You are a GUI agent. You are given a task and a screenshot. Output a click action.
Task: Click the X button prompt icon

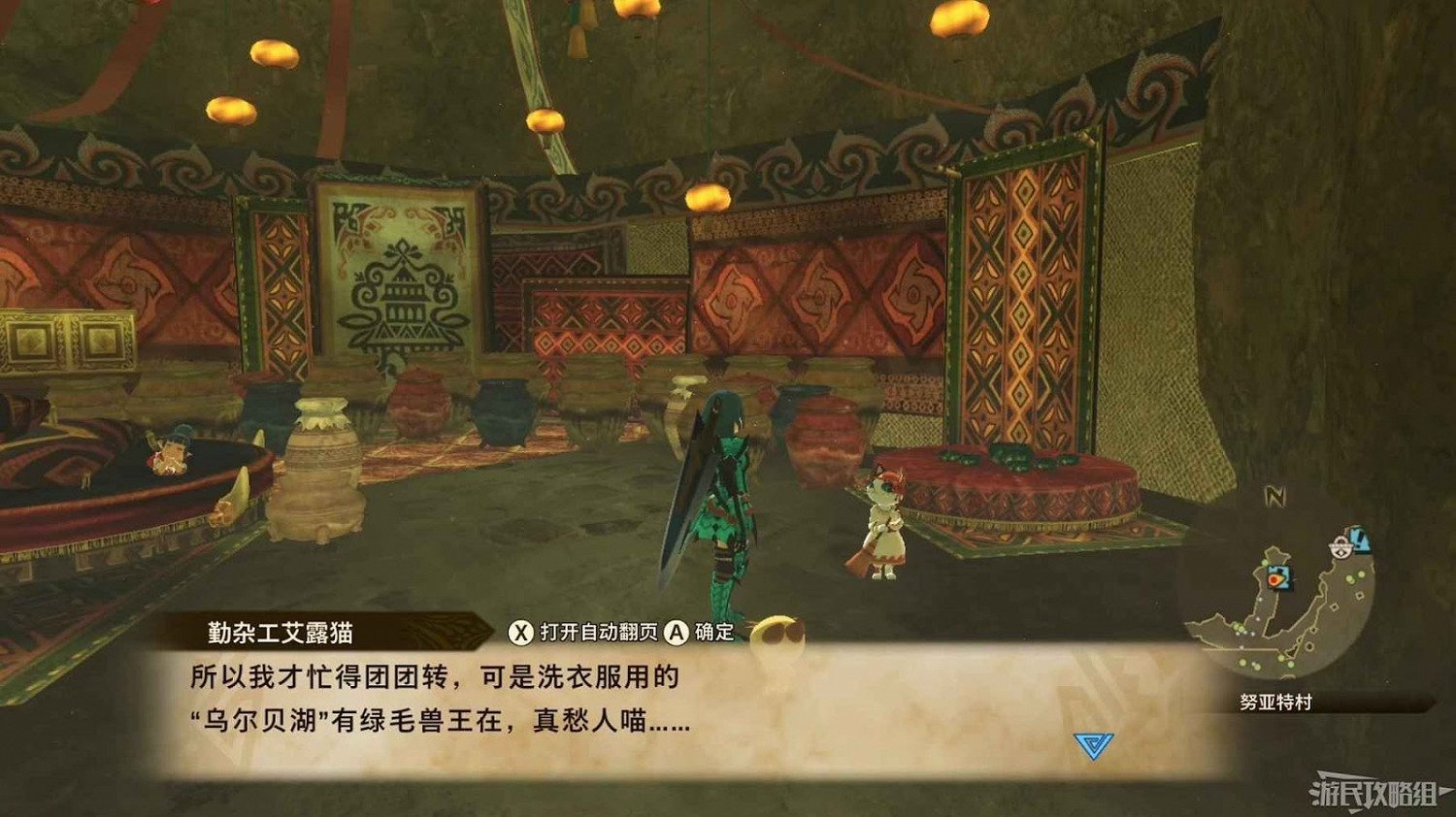click(x=520, y=632)
